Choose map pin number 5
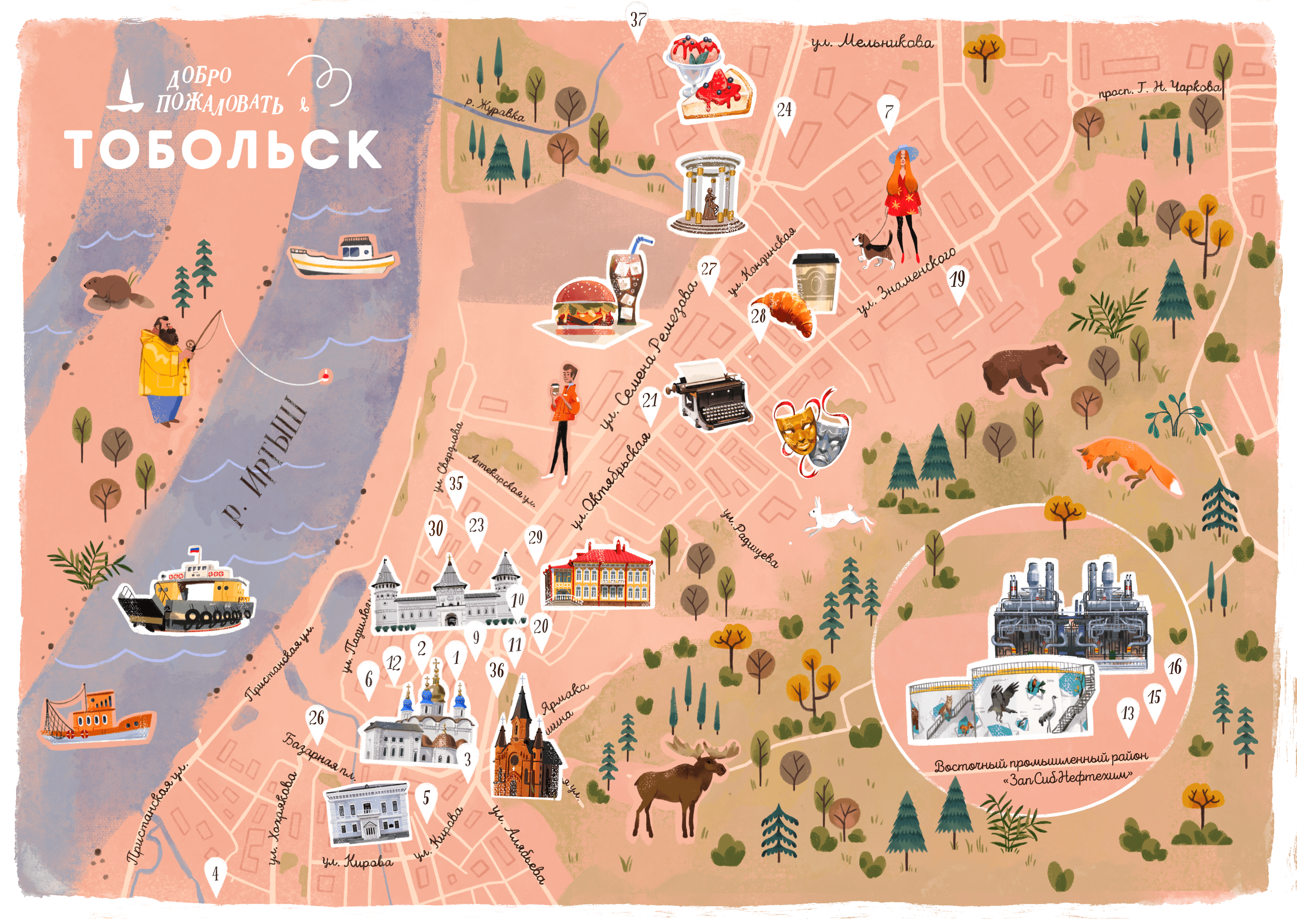Screen dimensions: 1297x924 click(426, 801)
